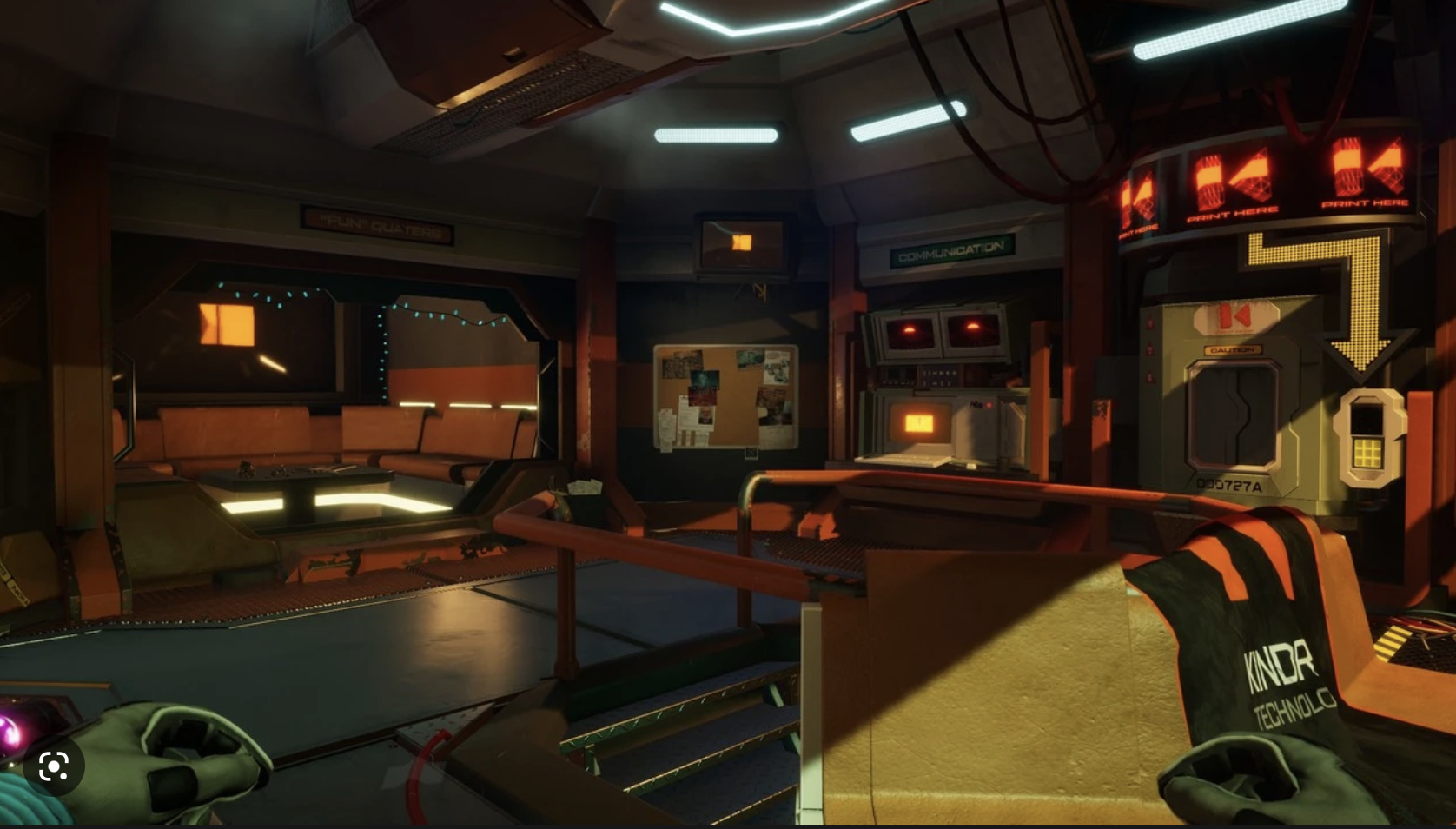Viewport: 1456px width, 829px height.
Task: Click the image search lens icon
Action: [54, 766]
